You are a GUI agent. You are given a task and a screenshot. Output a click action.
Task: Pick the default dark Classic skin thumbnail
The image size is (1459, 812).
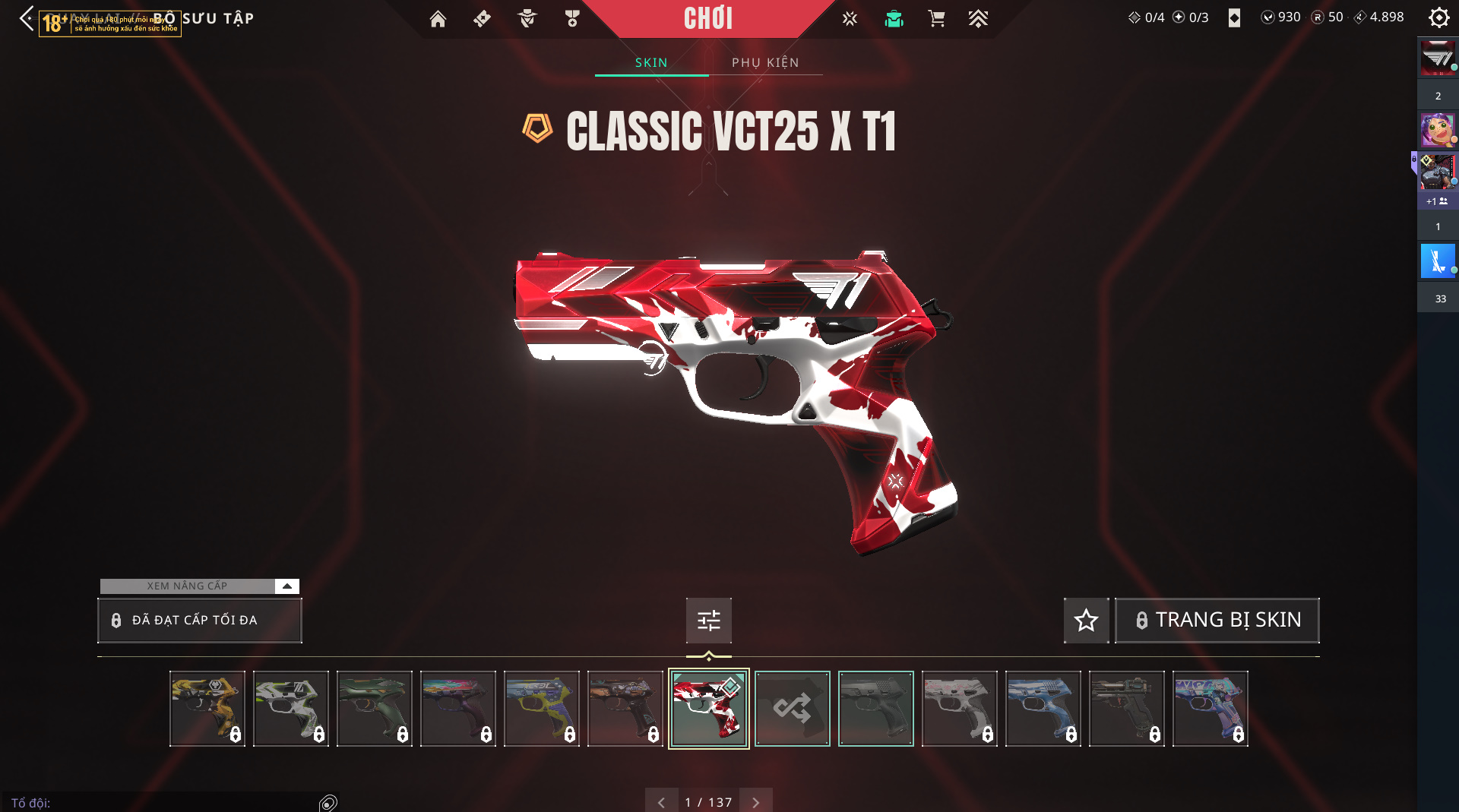coord(875,708)
